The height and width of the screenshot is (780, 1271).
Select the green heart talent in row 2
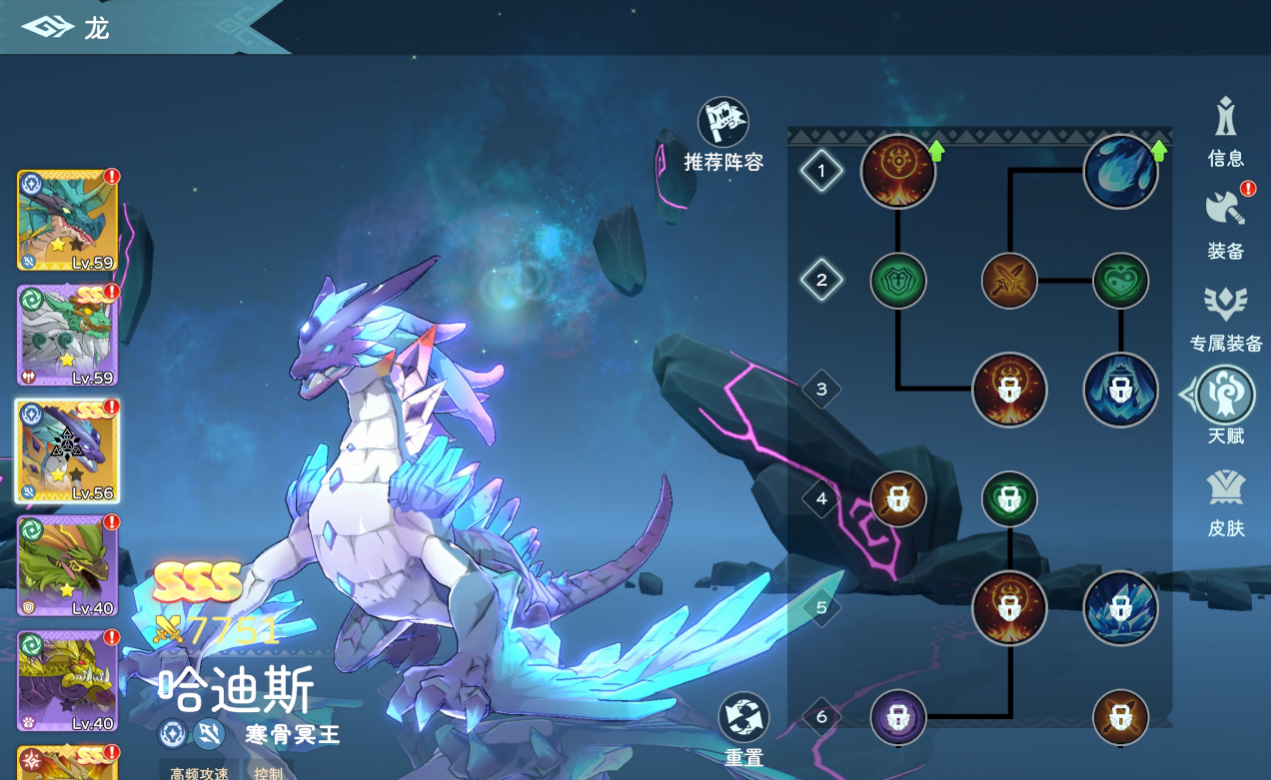click(x=1120, y=280)
